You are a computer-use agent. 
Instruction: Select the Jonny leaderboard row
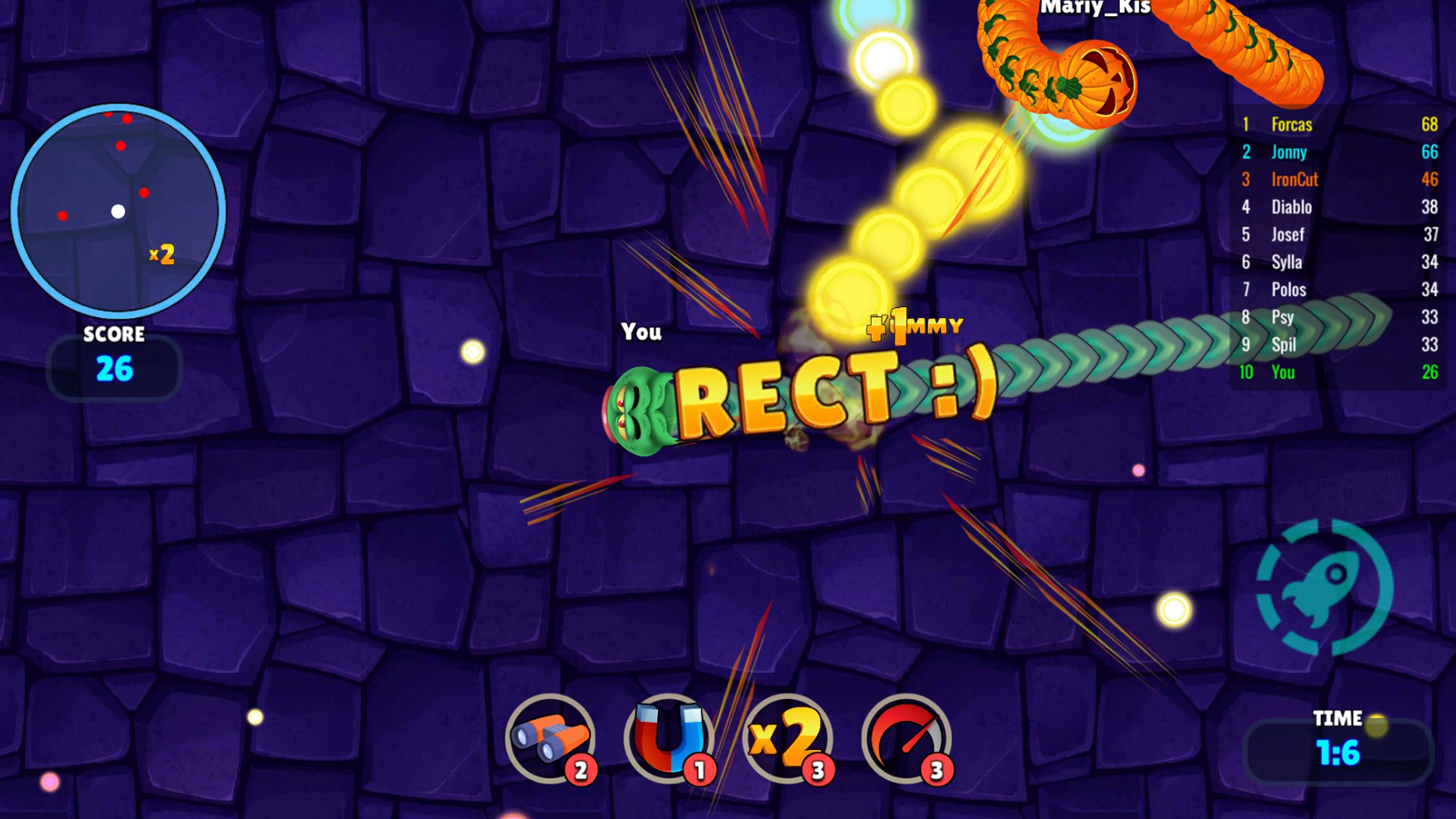[x=1338, y=152]
